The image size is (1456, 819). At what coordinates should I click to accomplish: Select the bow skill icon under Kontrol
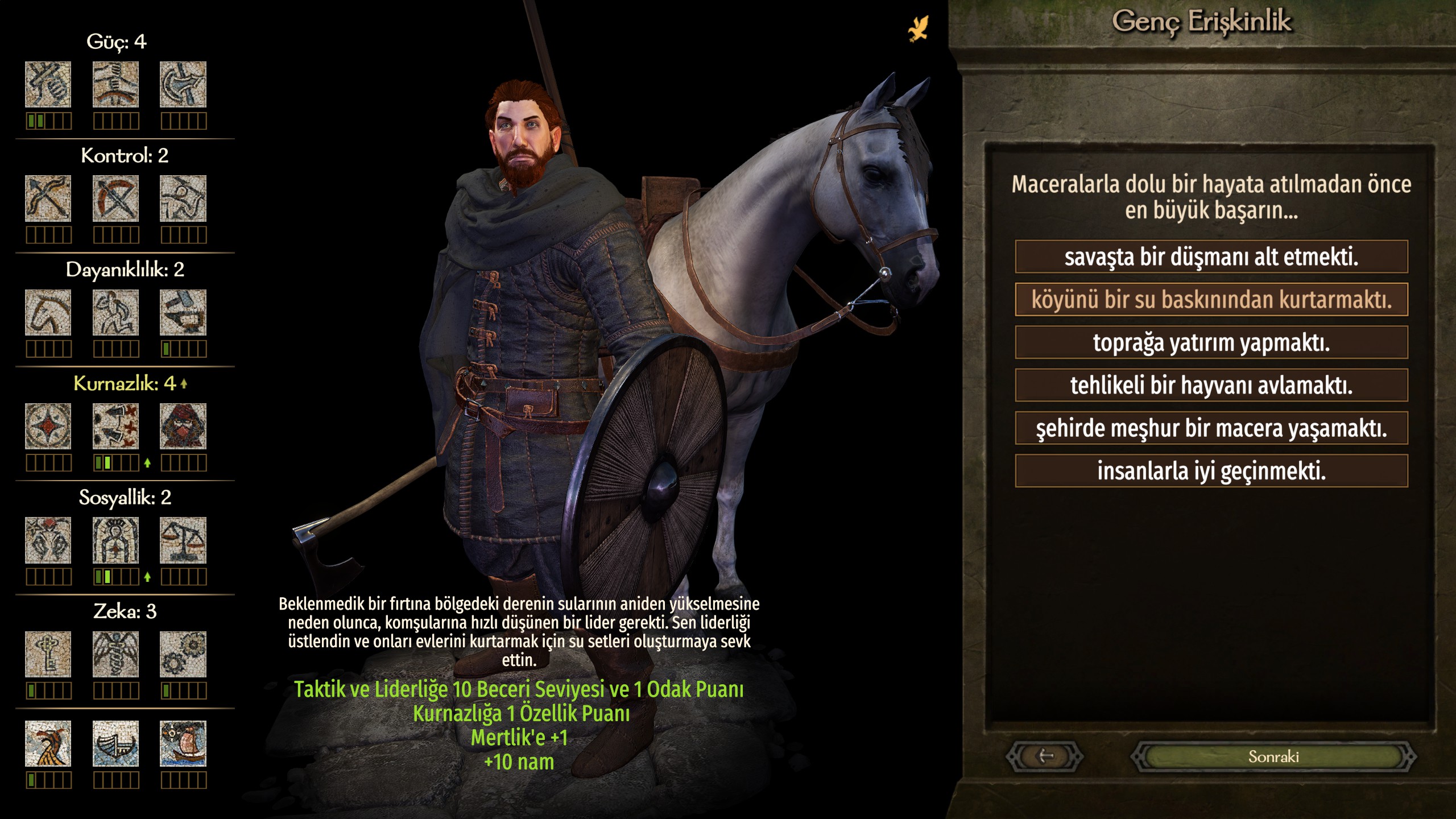coord(48,198)
